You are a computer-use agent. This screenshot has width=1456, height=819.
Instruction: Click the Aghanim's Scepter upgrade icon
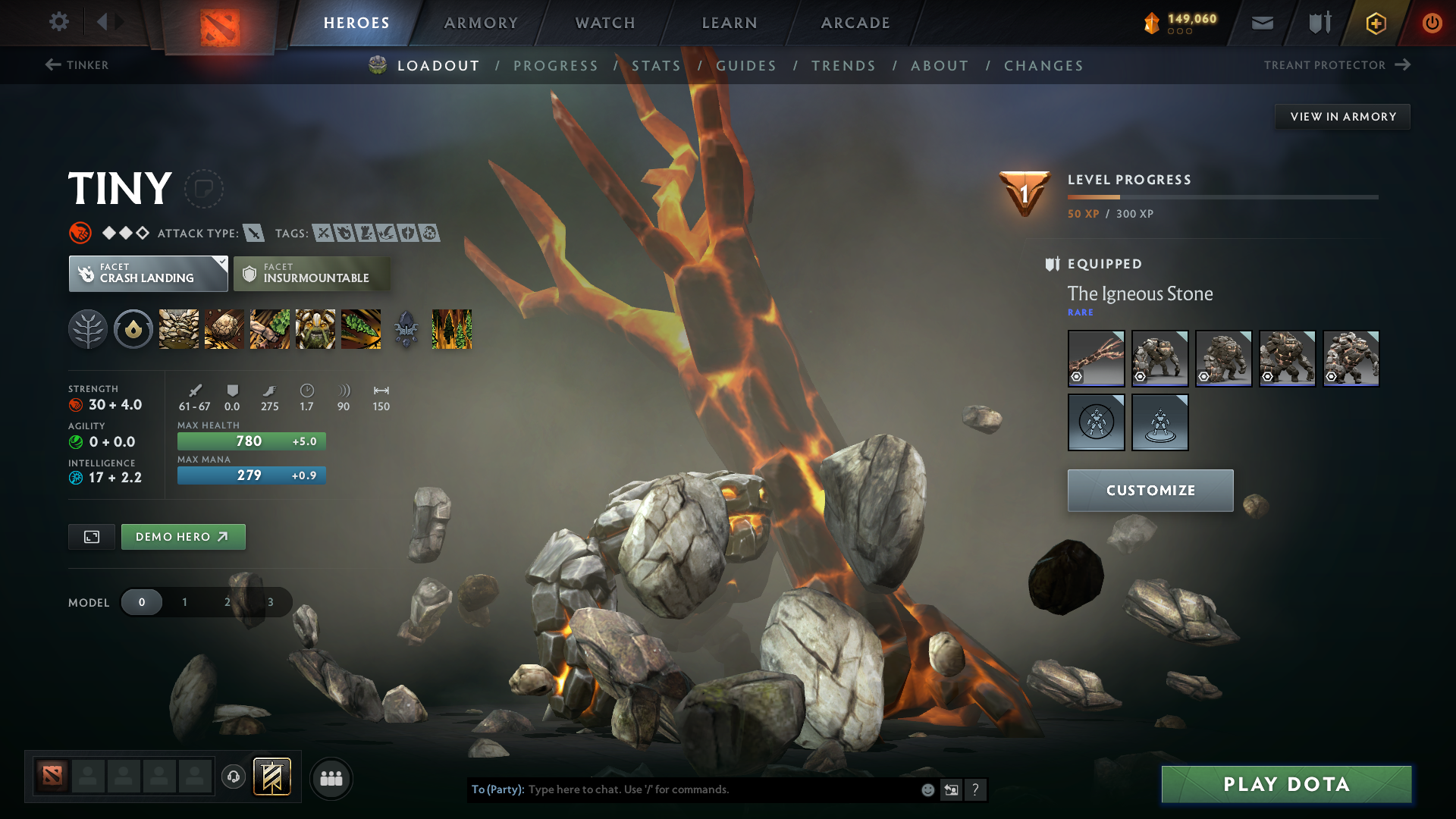[x=407, y=329]
